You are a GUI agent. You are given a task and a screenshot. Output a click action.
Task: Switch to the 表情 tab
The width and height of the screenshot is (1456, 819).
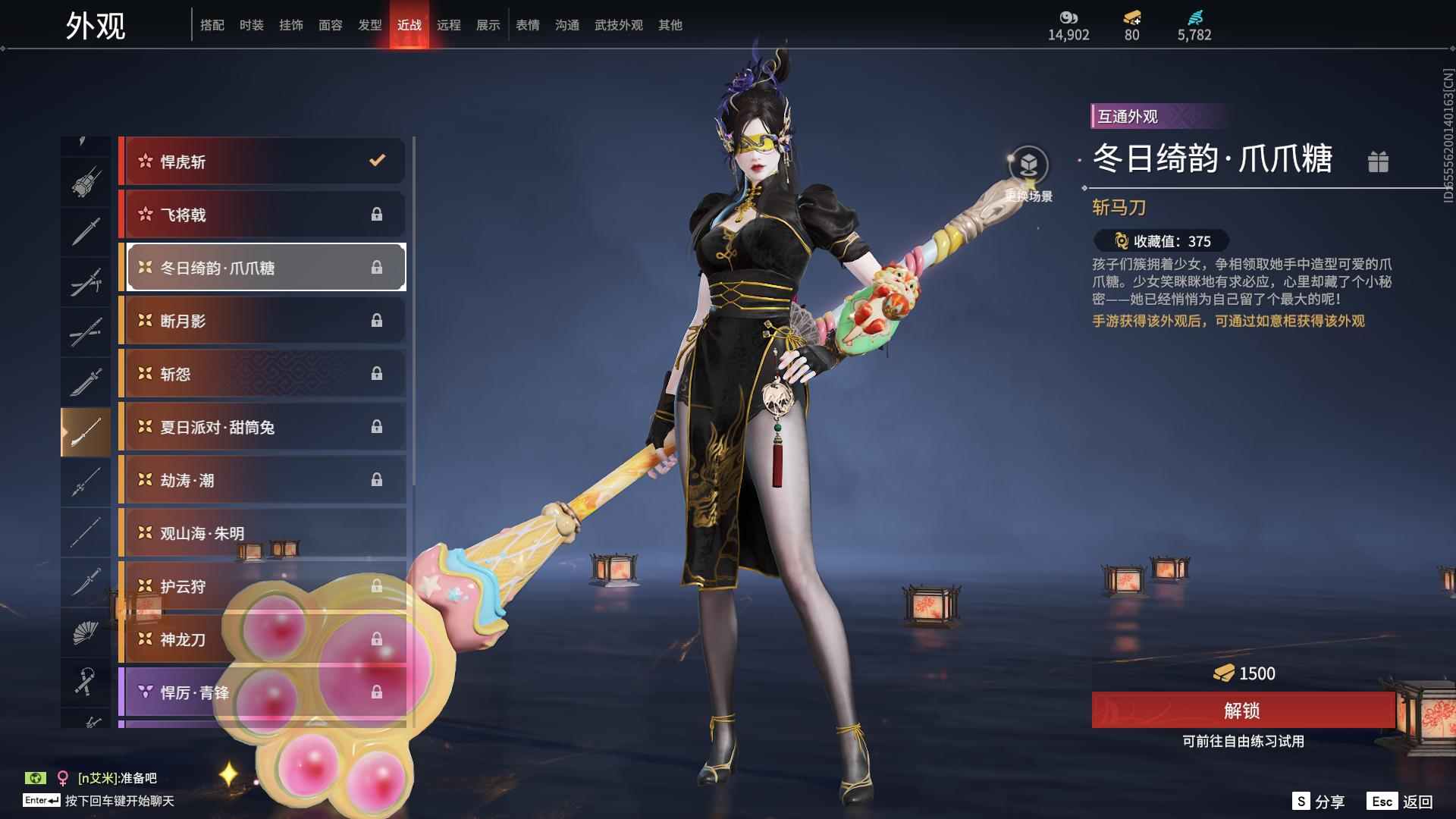[527, 25]
